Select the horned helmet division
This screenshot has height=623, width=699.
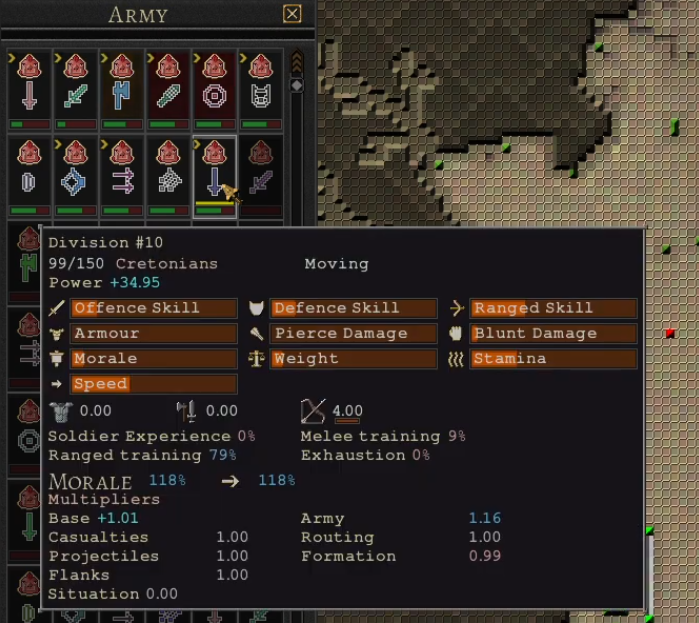tap(261, 89)
